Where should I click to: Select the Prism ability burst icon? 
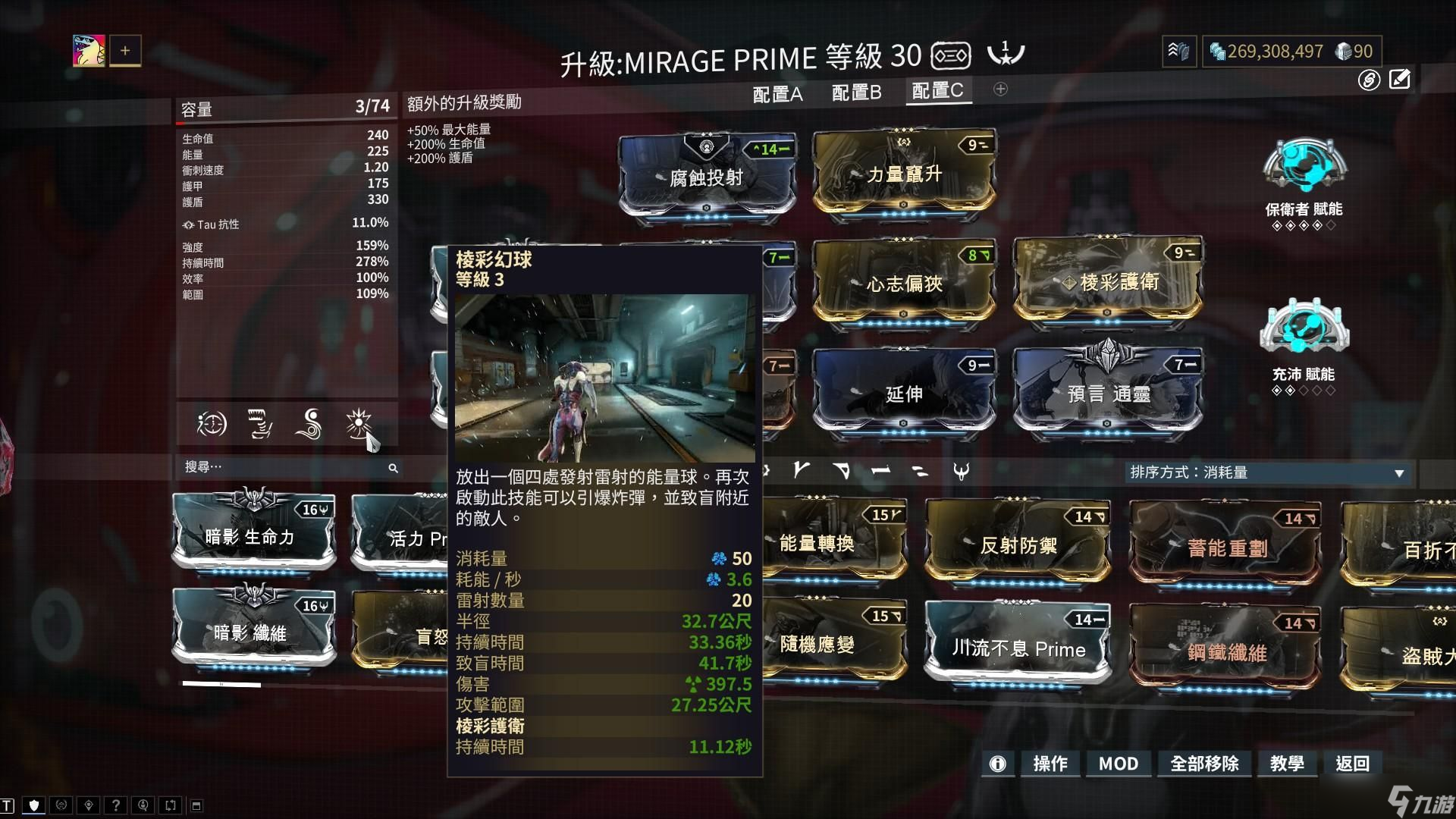(x=360, y=425)
